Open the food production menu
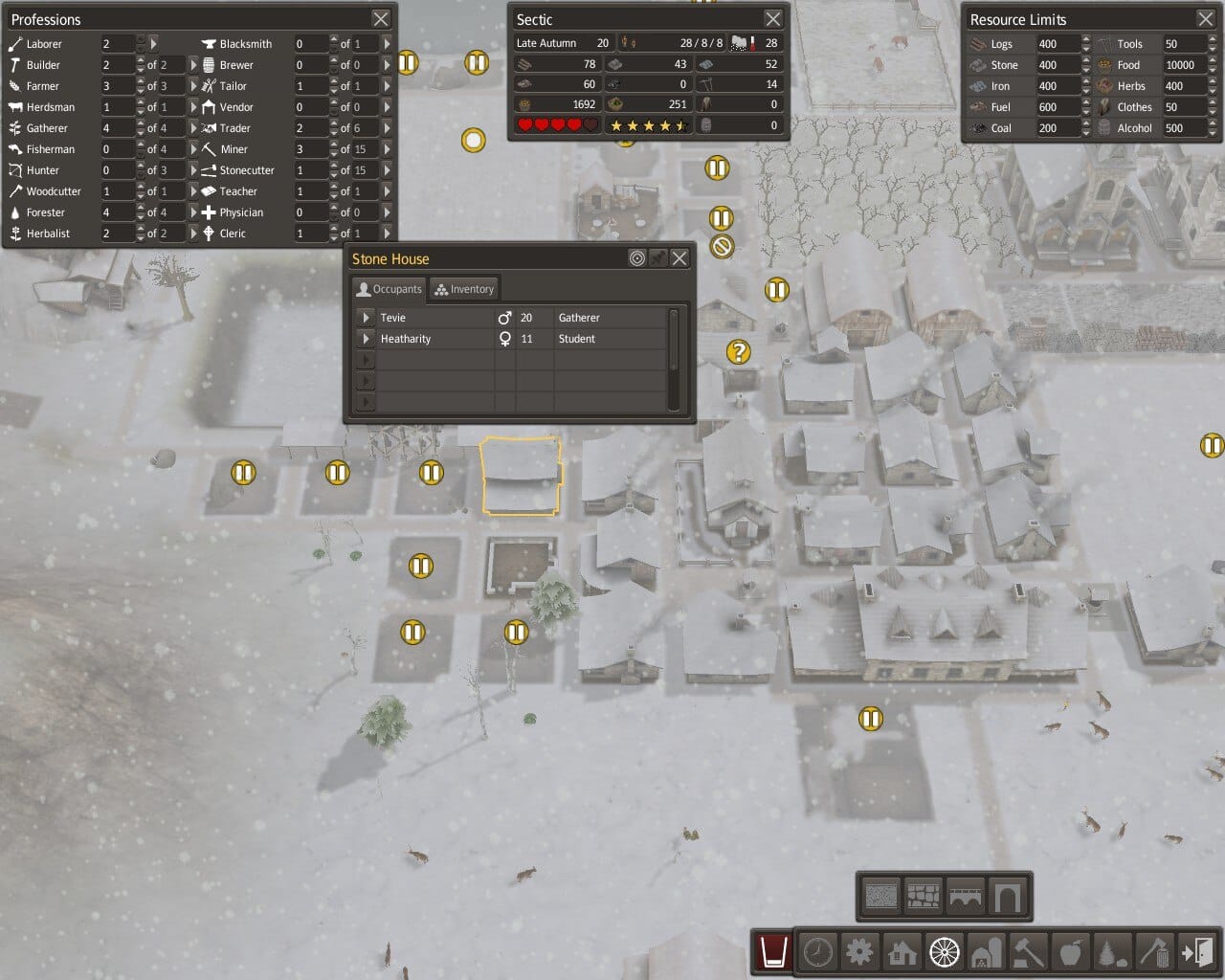Screen dimensions: 1225x980 pyautogui.click(x=1071, y=953)
